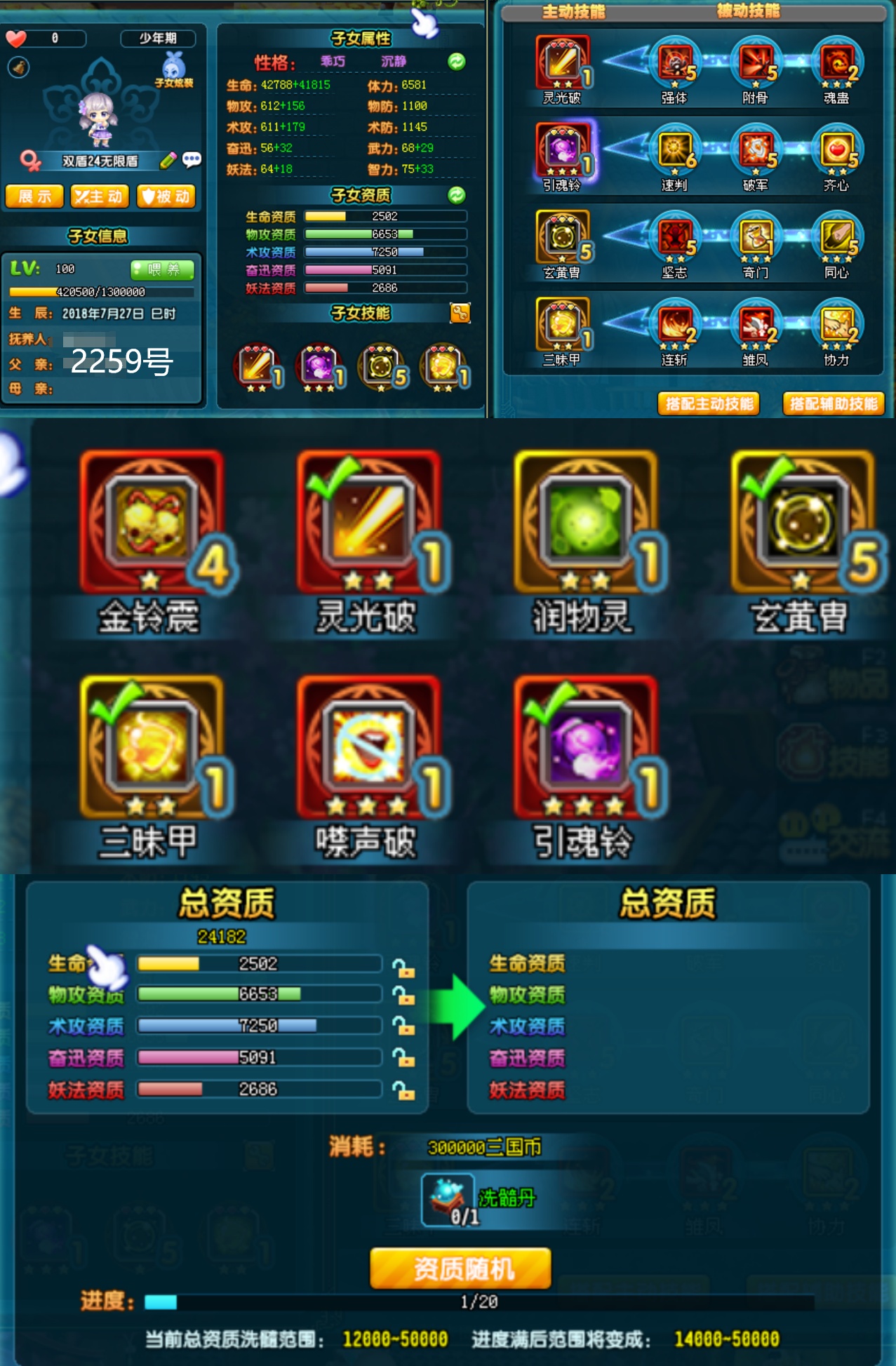Open the 主动 active skills button
Screen dimensions: 896x1366
(99, 196)
